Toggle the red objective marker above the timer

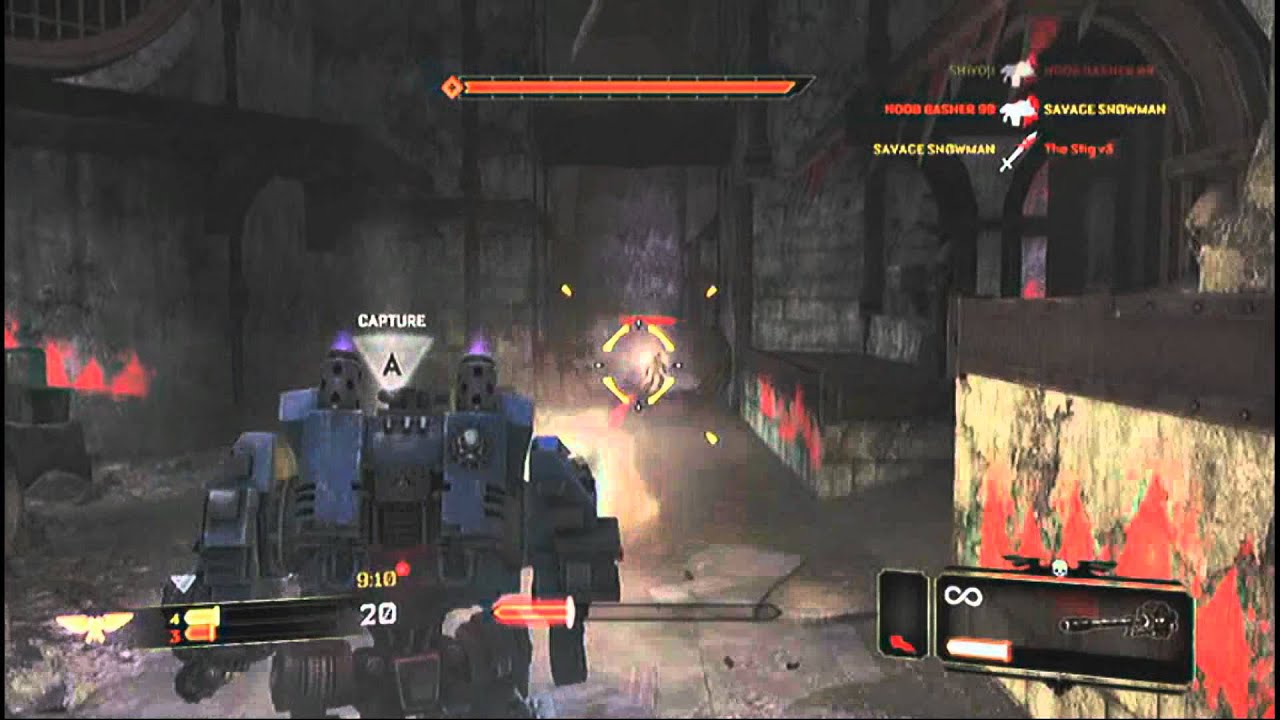click(404, 567)
